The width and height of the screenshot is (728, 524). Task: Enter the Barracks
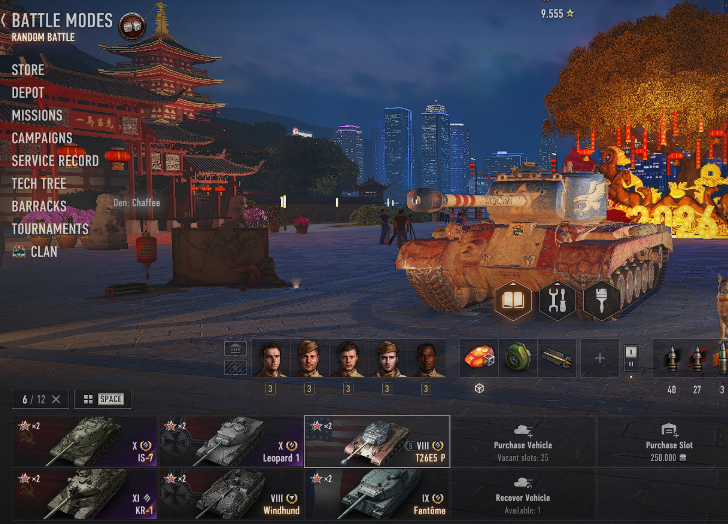pyautogui.click(x=39, y=206)
